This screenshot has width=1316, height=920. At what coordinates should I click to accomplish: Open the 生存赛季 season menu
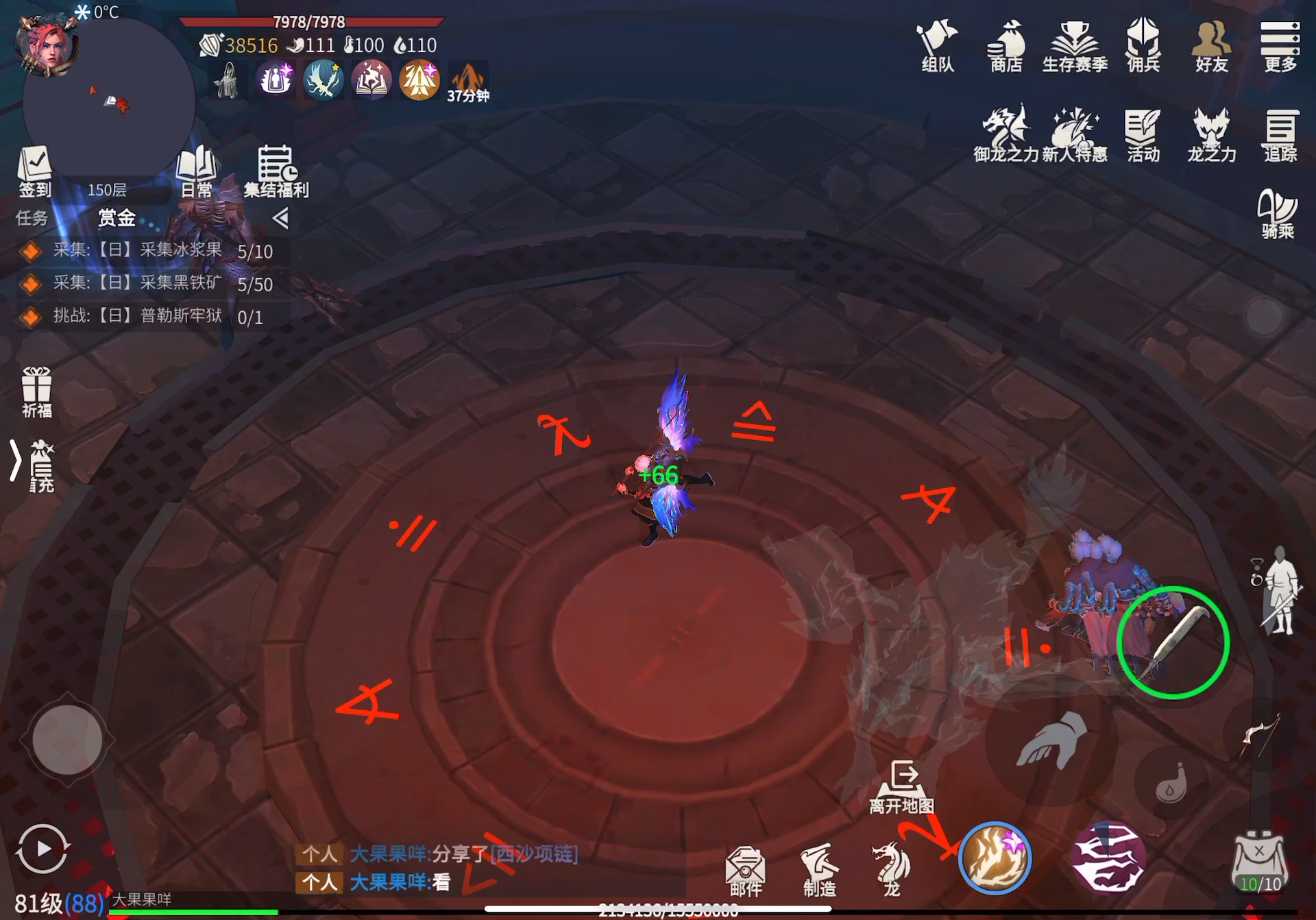tap(1074, 45)
